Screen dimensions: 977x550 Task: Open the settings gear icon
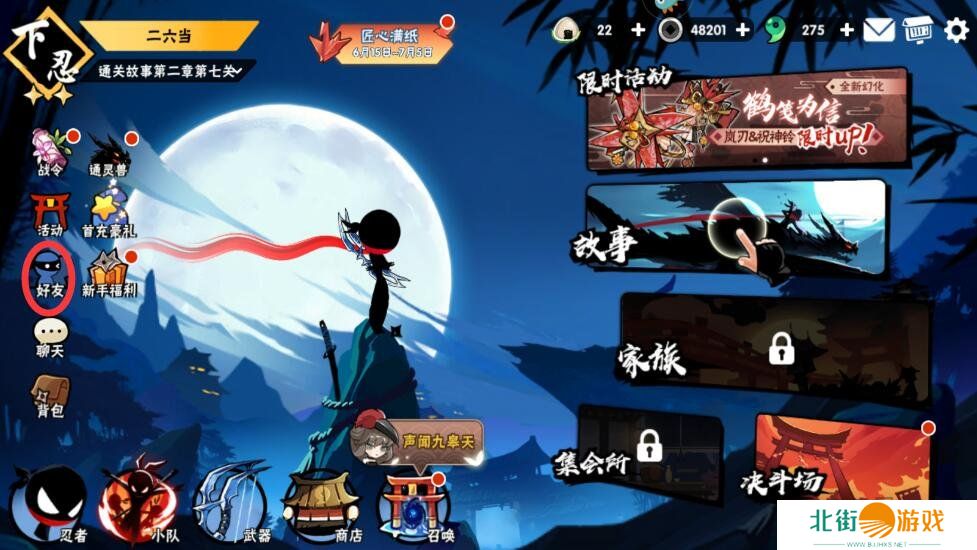956,30
